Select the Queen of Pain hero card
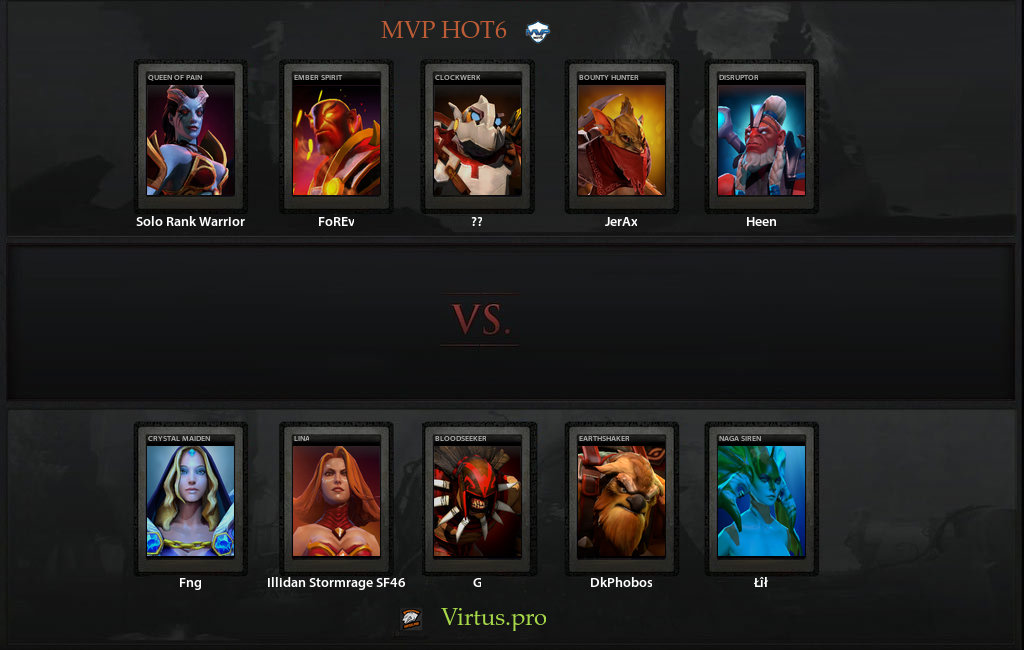The image size is (1024, 650). tap(190, 139)
